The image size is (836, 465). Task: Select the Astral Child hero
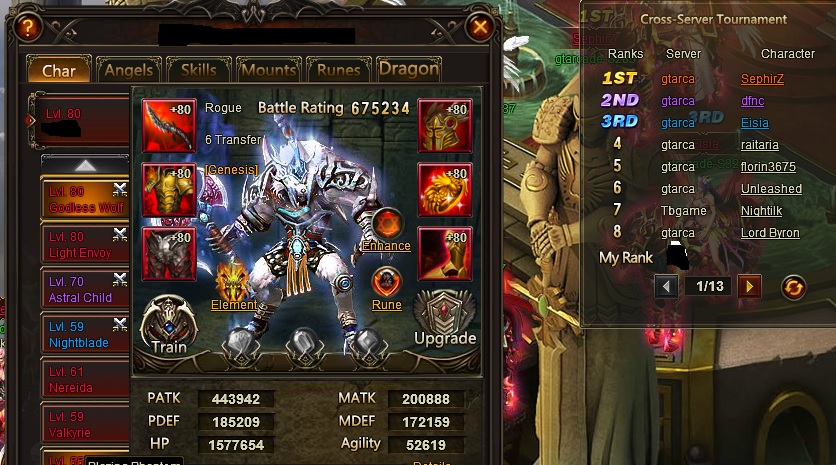click(84, 289)
